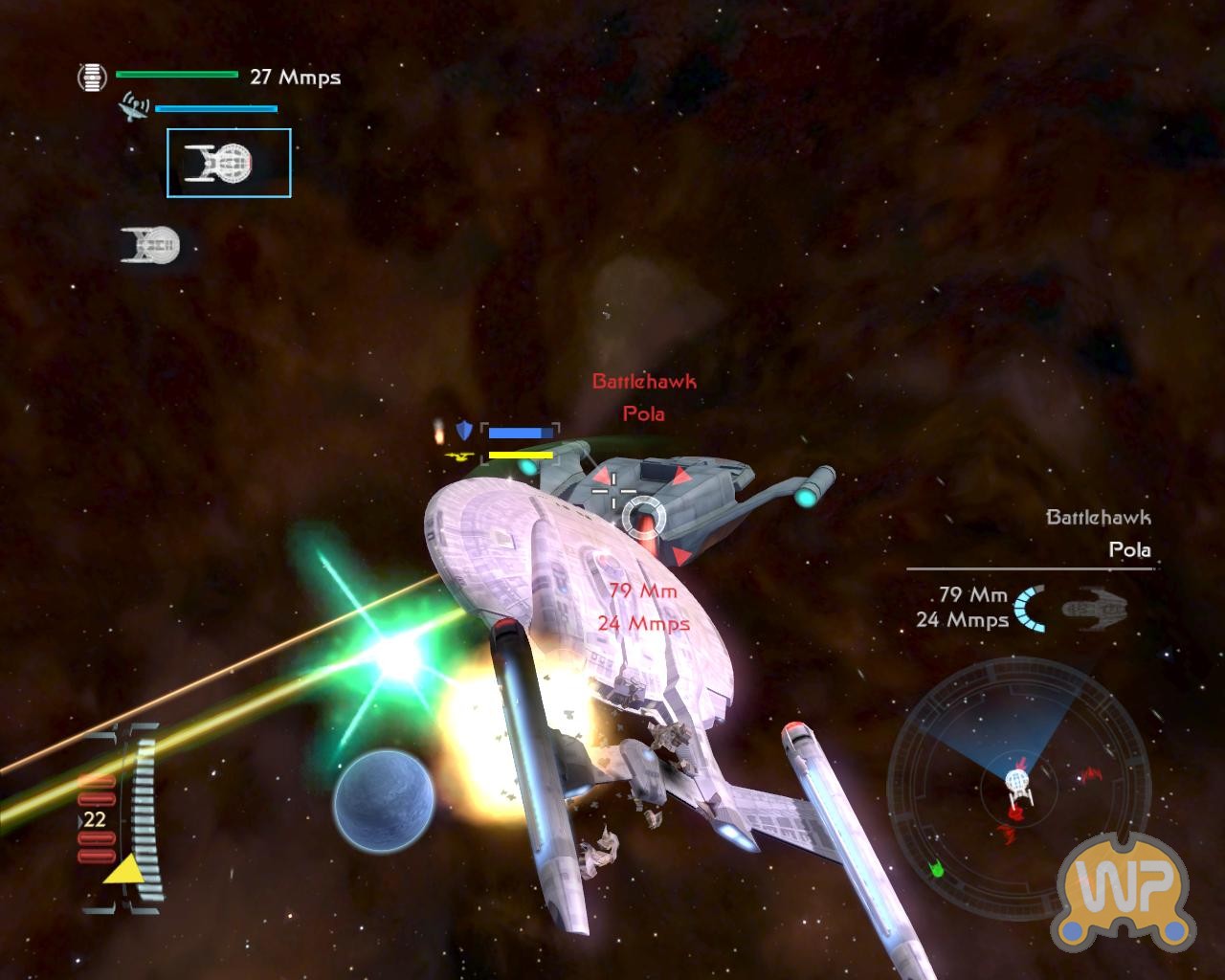Select the highlighted fleet ship portrait
This screenshot has height=980, width=1225.
pyautogui.click(x=229, y=164)
